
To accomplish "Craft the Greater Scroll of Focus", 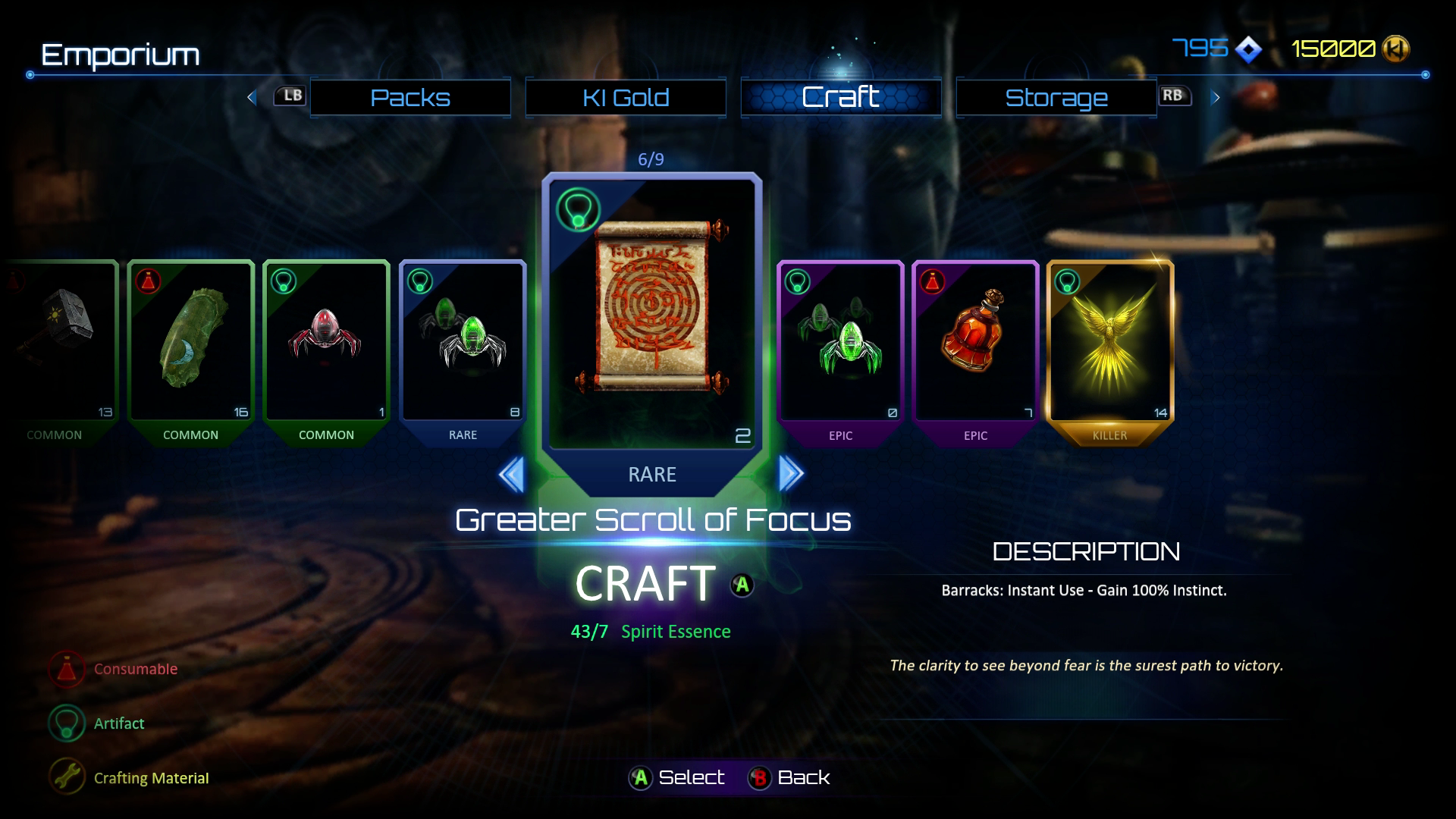I will point(645,584).
